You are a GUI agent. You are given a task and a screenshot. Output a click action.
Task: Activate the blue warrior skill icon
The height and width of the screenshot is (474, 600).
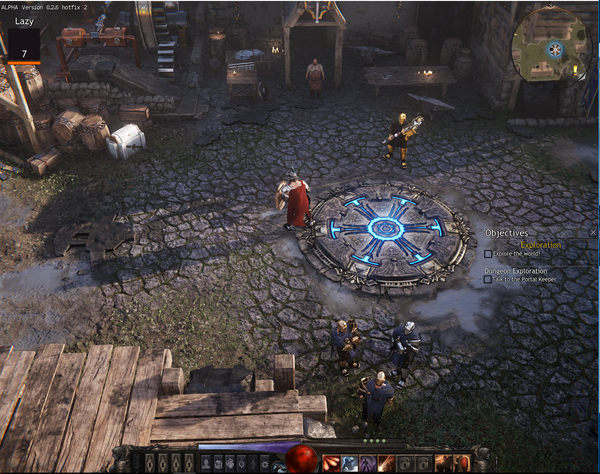coord(348,462)
